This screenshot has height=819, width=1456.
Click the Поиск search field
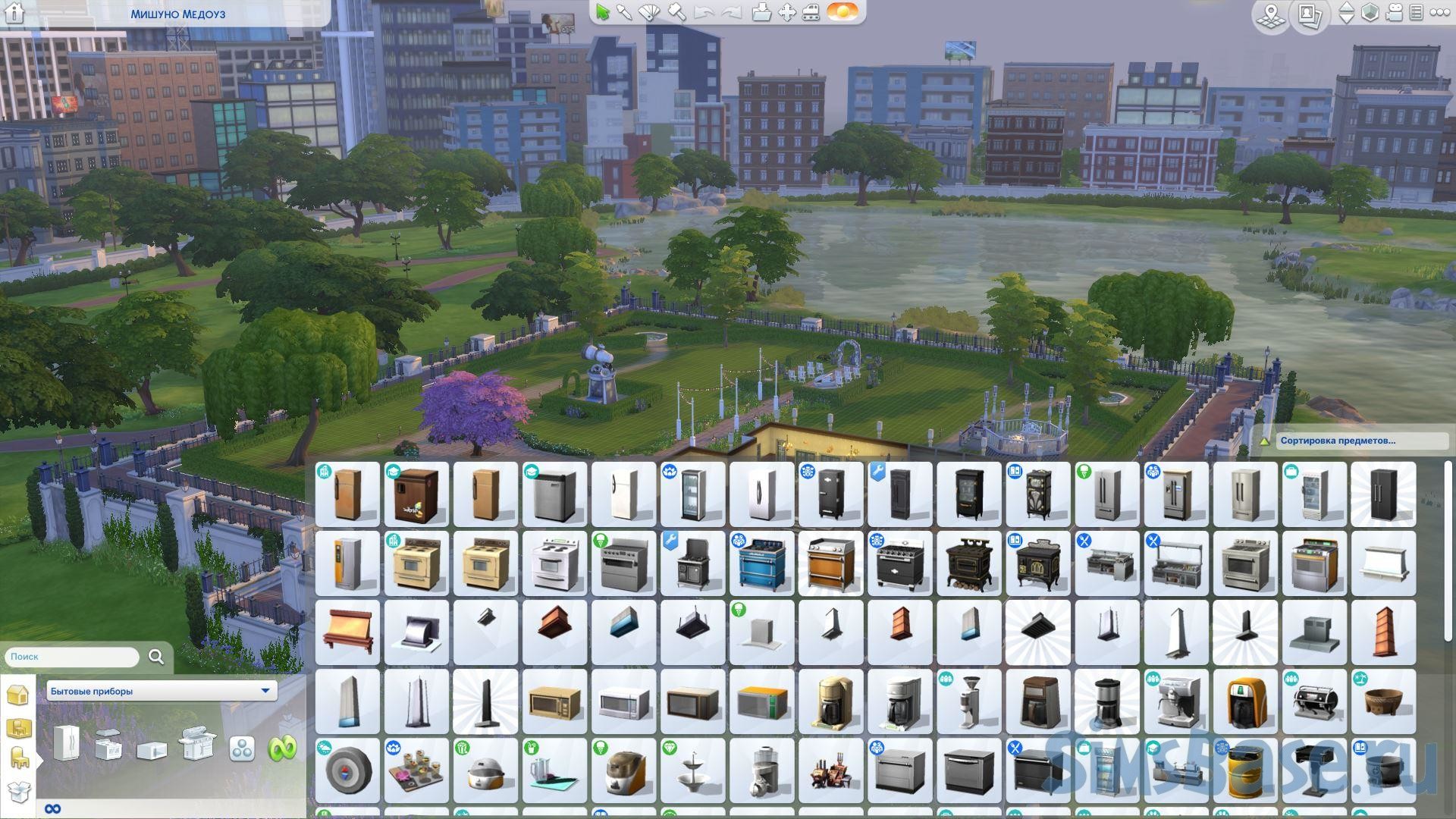point(72,657)
